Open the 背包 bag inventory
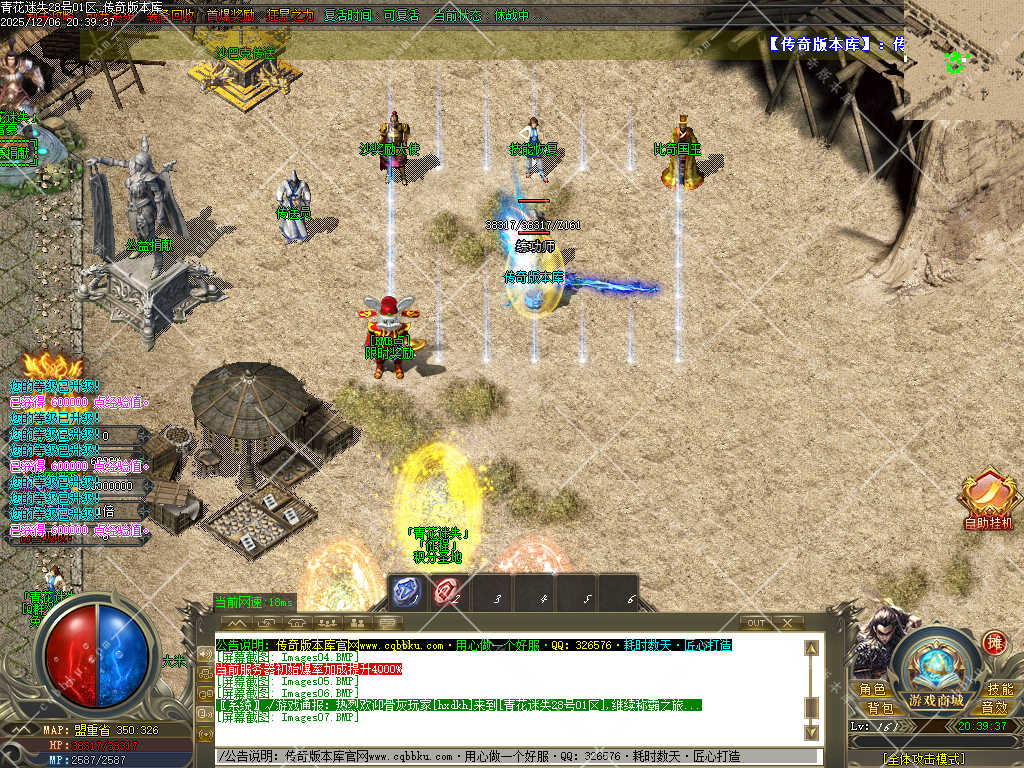The image size is (1024, 768). click(x=879, y=707)
